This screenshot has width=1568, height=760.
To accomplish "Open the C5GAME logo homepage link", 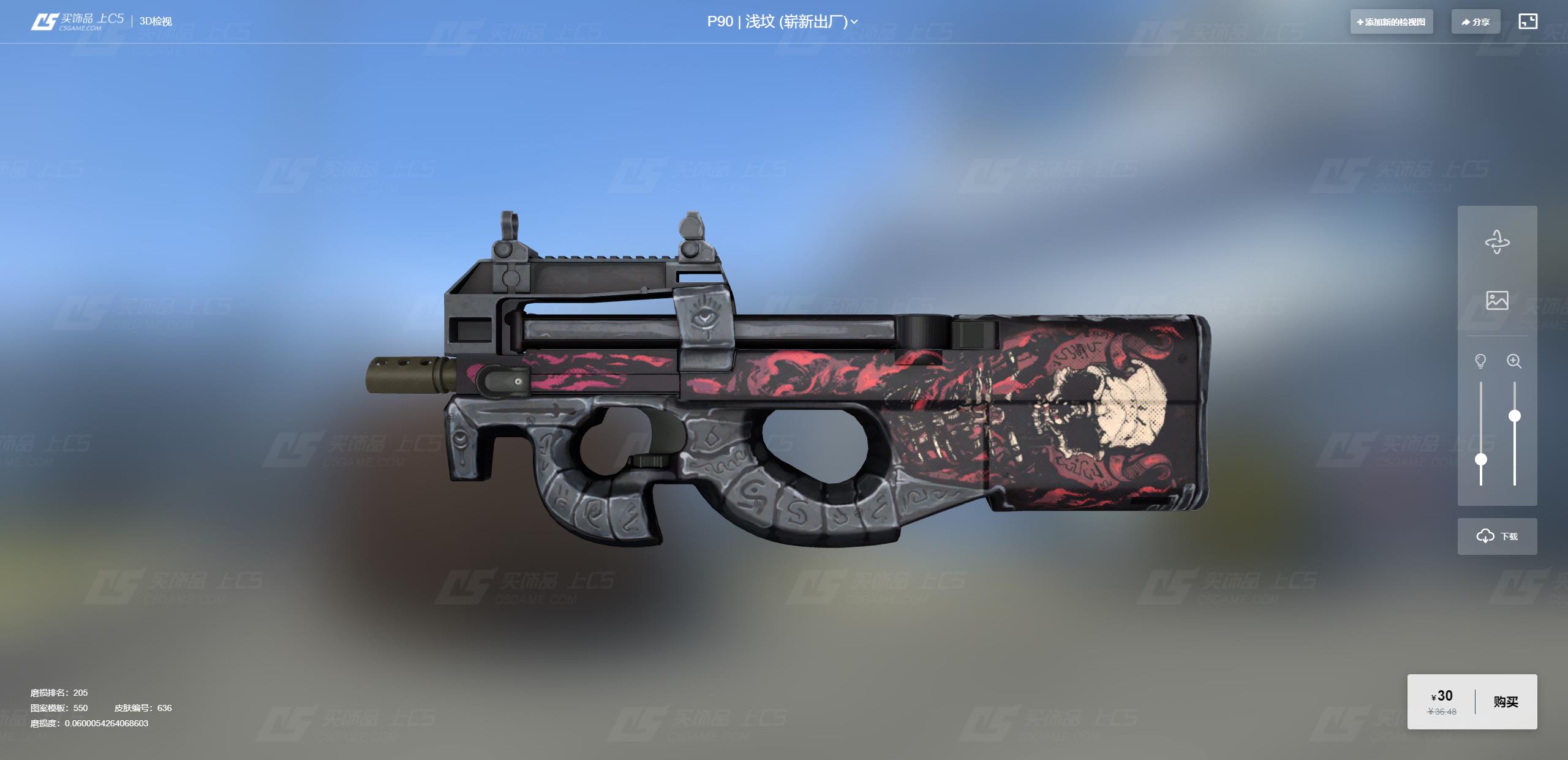I will point(77,21).
